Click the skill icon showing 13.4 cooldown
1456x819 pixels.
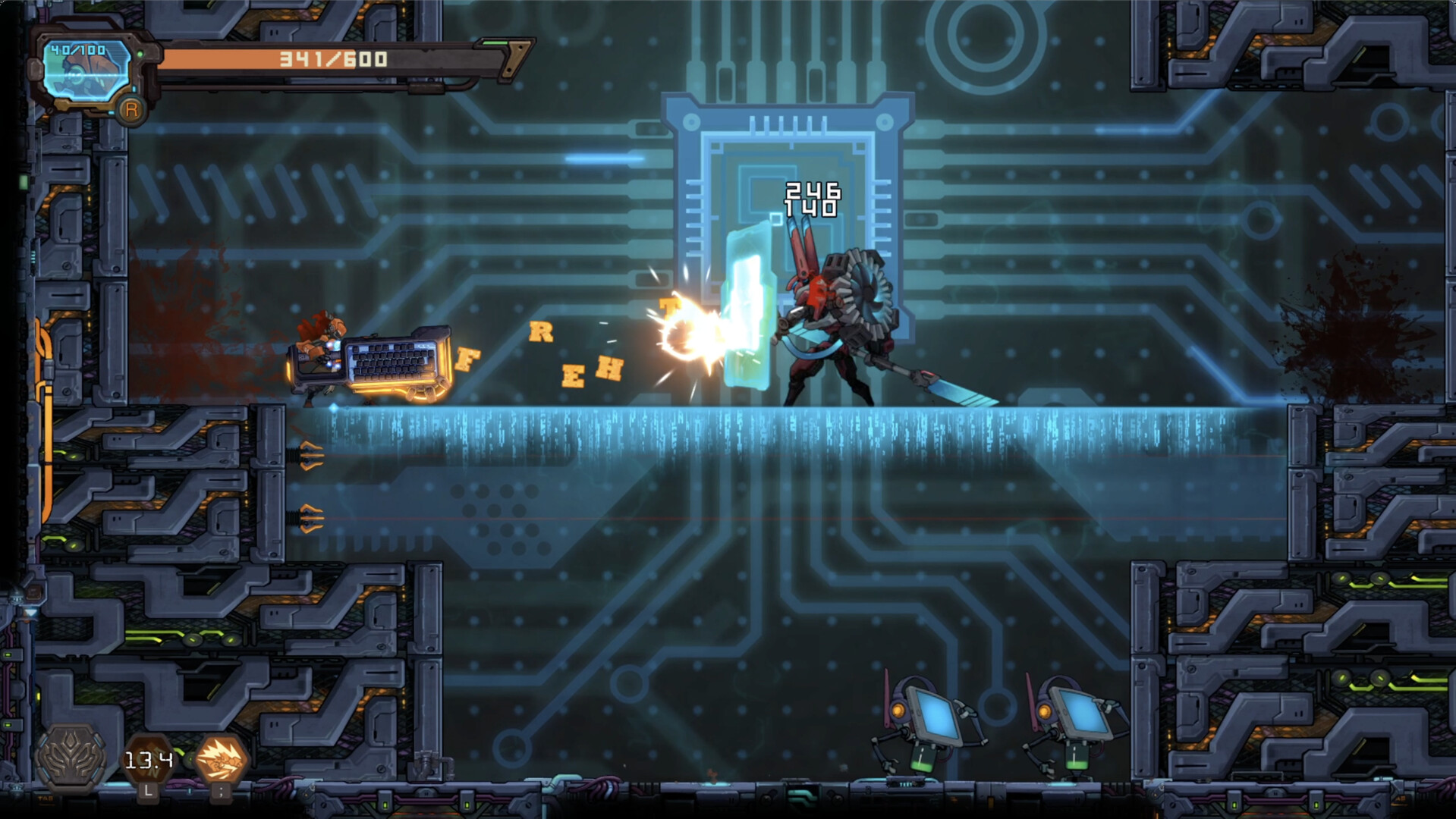click(x=149, y=757)
